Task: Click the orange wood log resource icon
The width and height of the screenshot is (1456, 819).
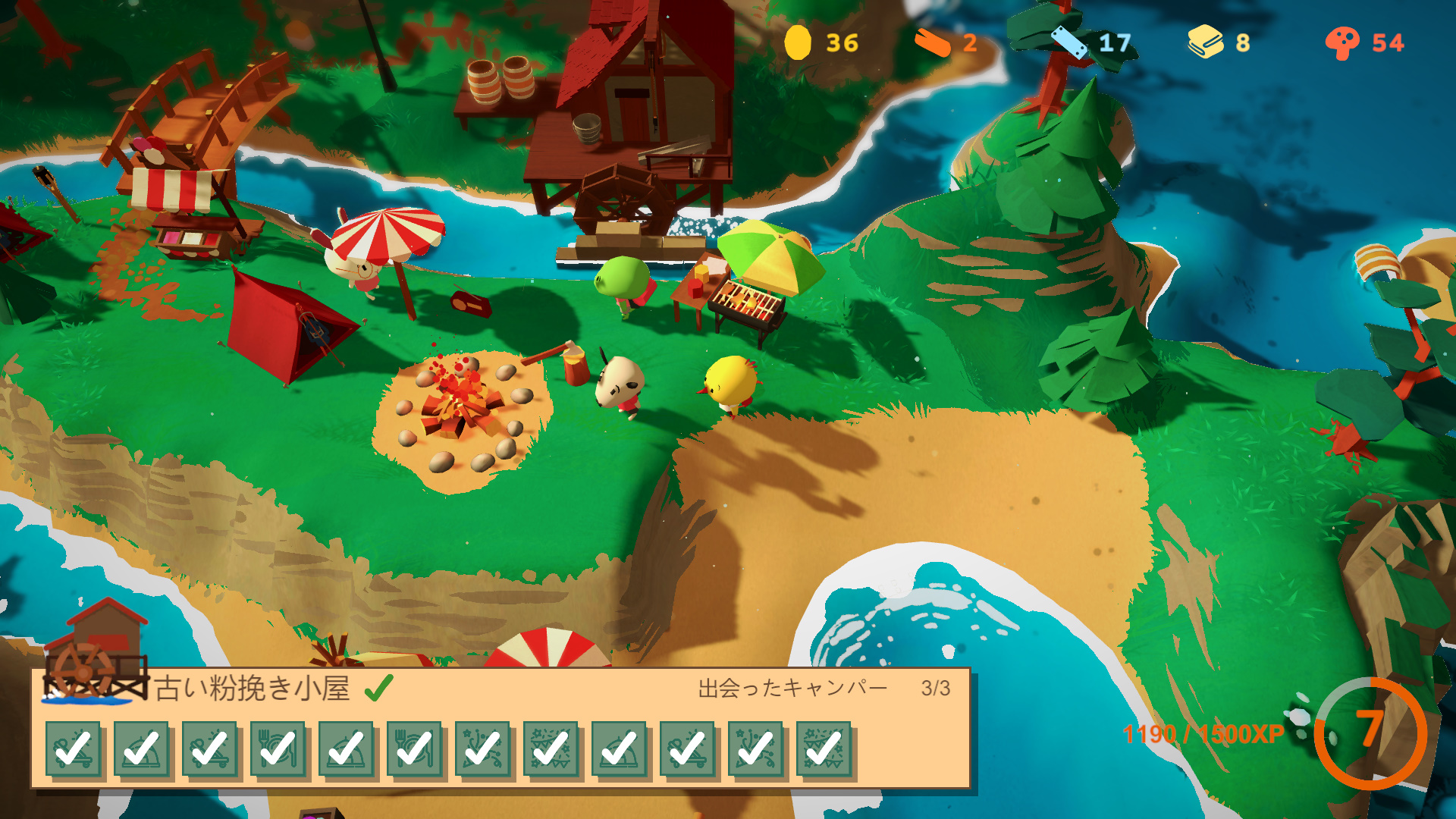Action: click(933, 43)
